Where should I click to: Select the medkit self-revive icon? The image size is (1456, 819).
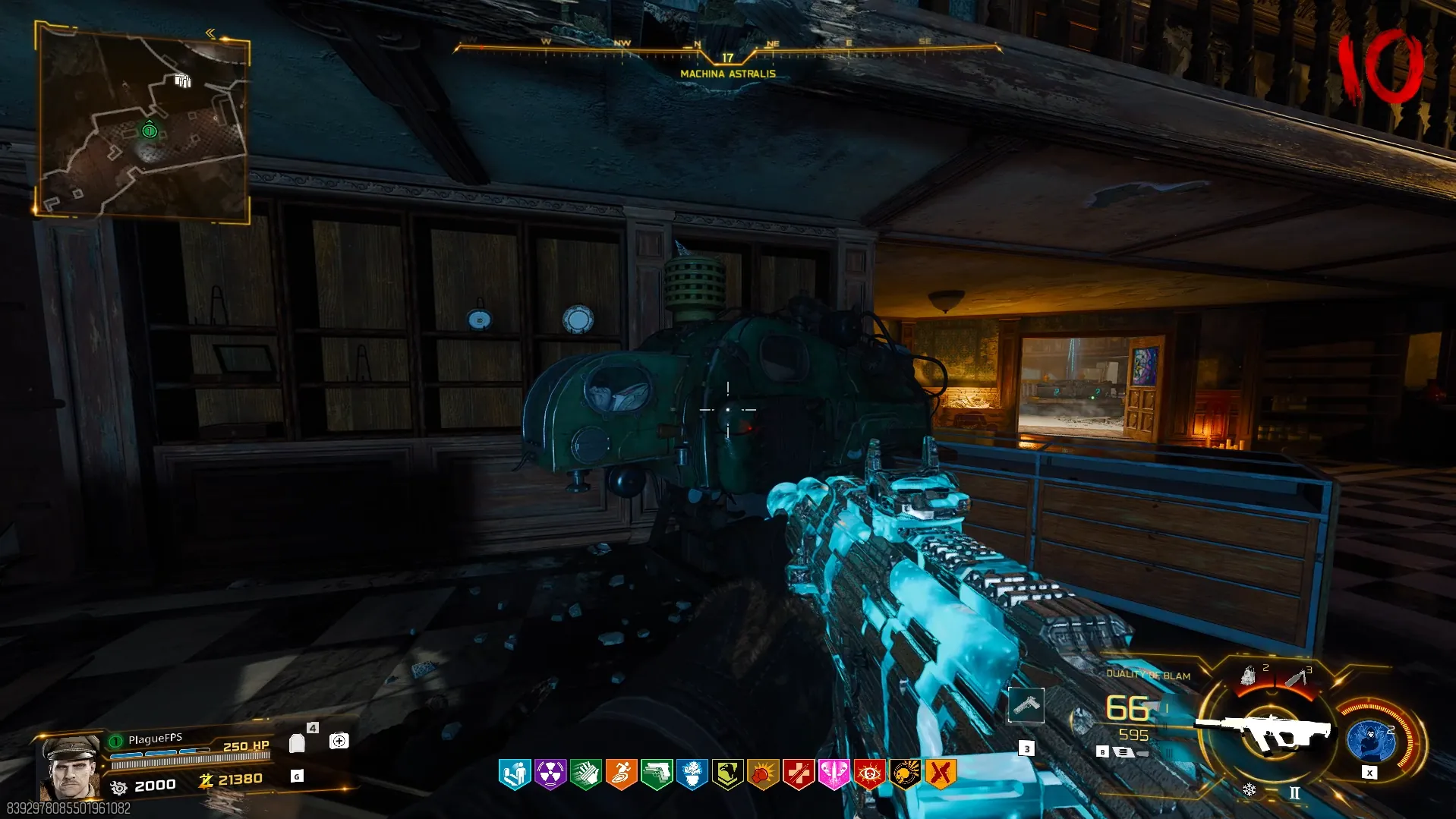point(339,741)
